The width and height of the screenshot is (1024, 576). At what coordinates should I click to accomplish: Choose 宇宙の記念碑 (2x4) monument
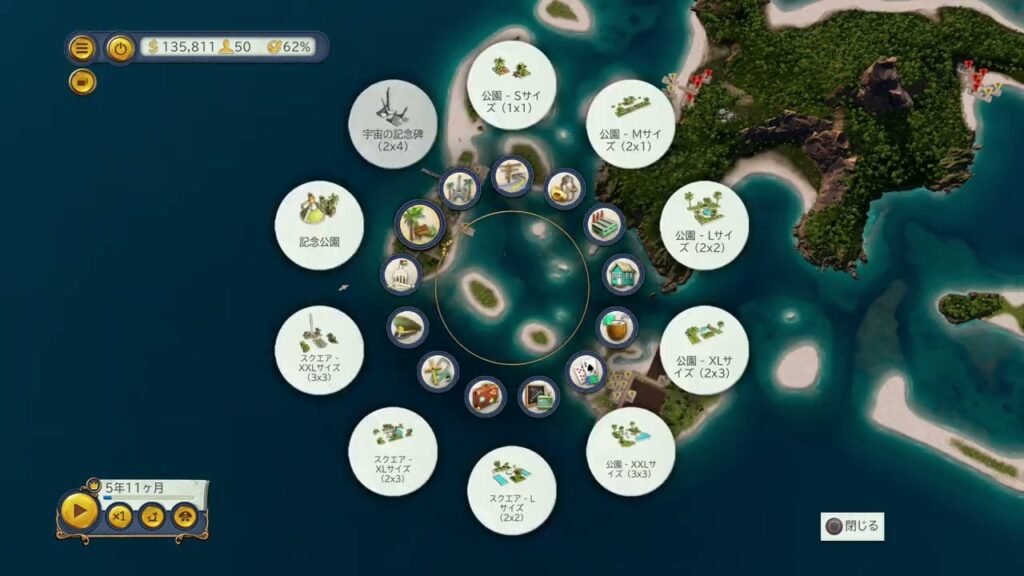392,124
